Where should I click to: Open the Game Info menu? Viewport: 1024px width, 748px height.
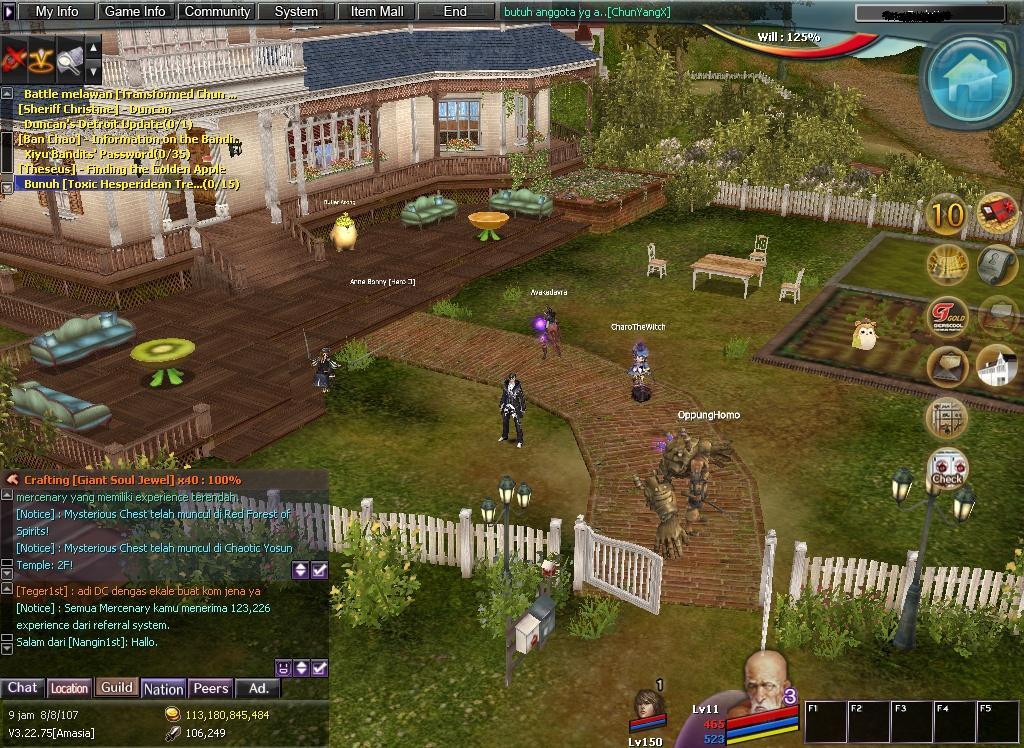click(135, 12)
